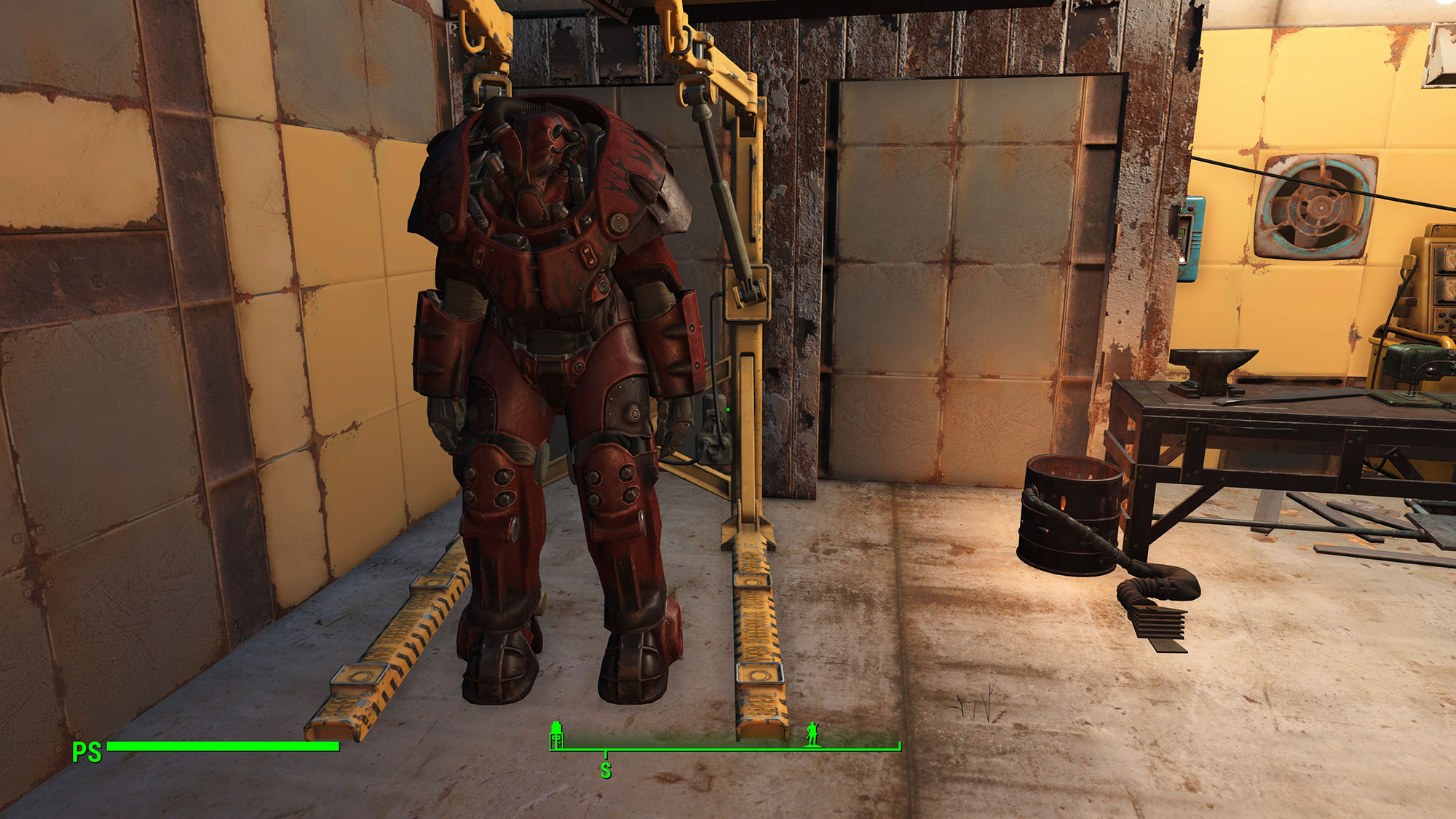Select the soldier figure marker on the compass
1456x819 pixels.
click(812, 735)
